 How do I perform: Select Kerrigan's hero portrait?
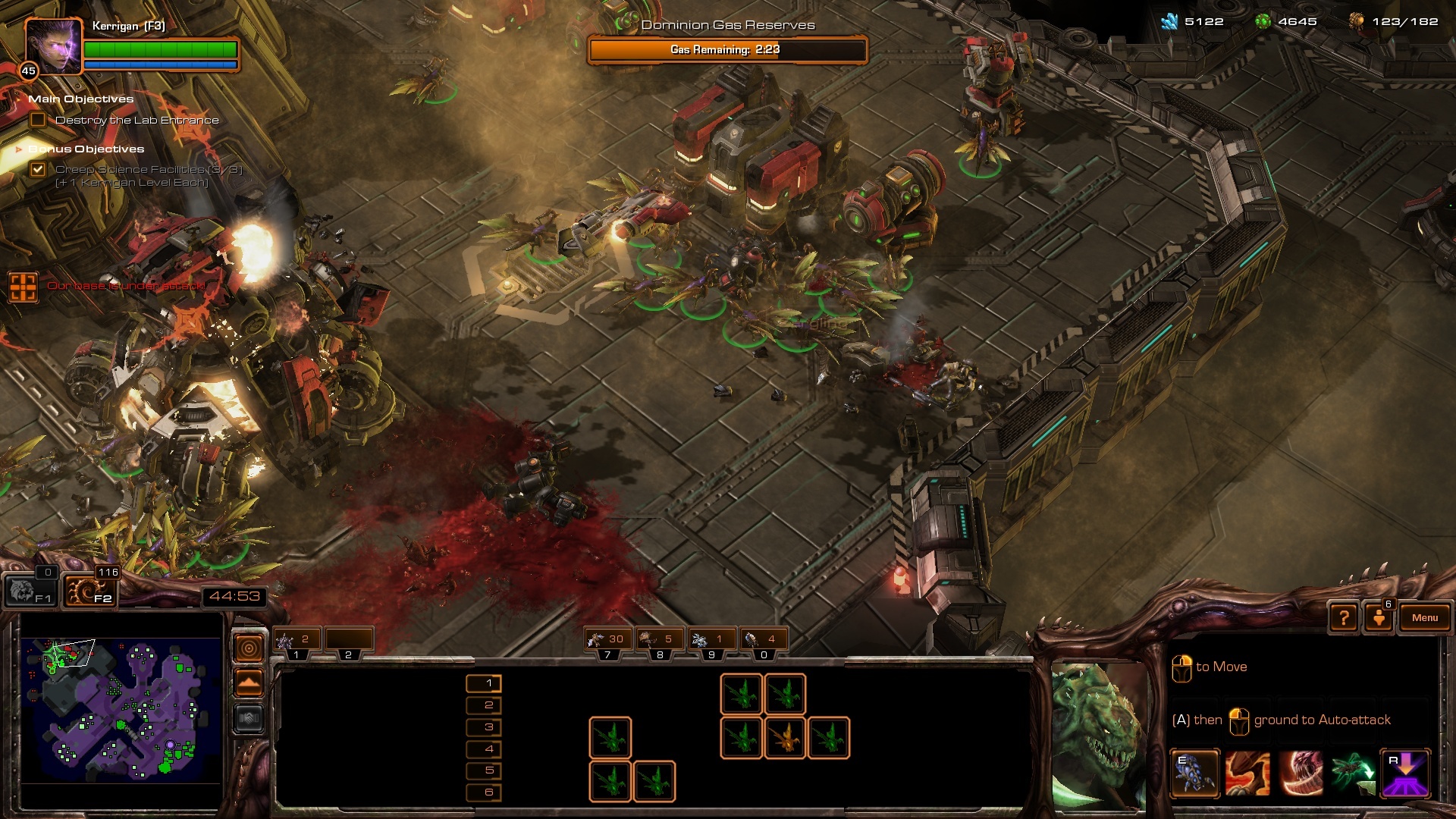point(53,45)
